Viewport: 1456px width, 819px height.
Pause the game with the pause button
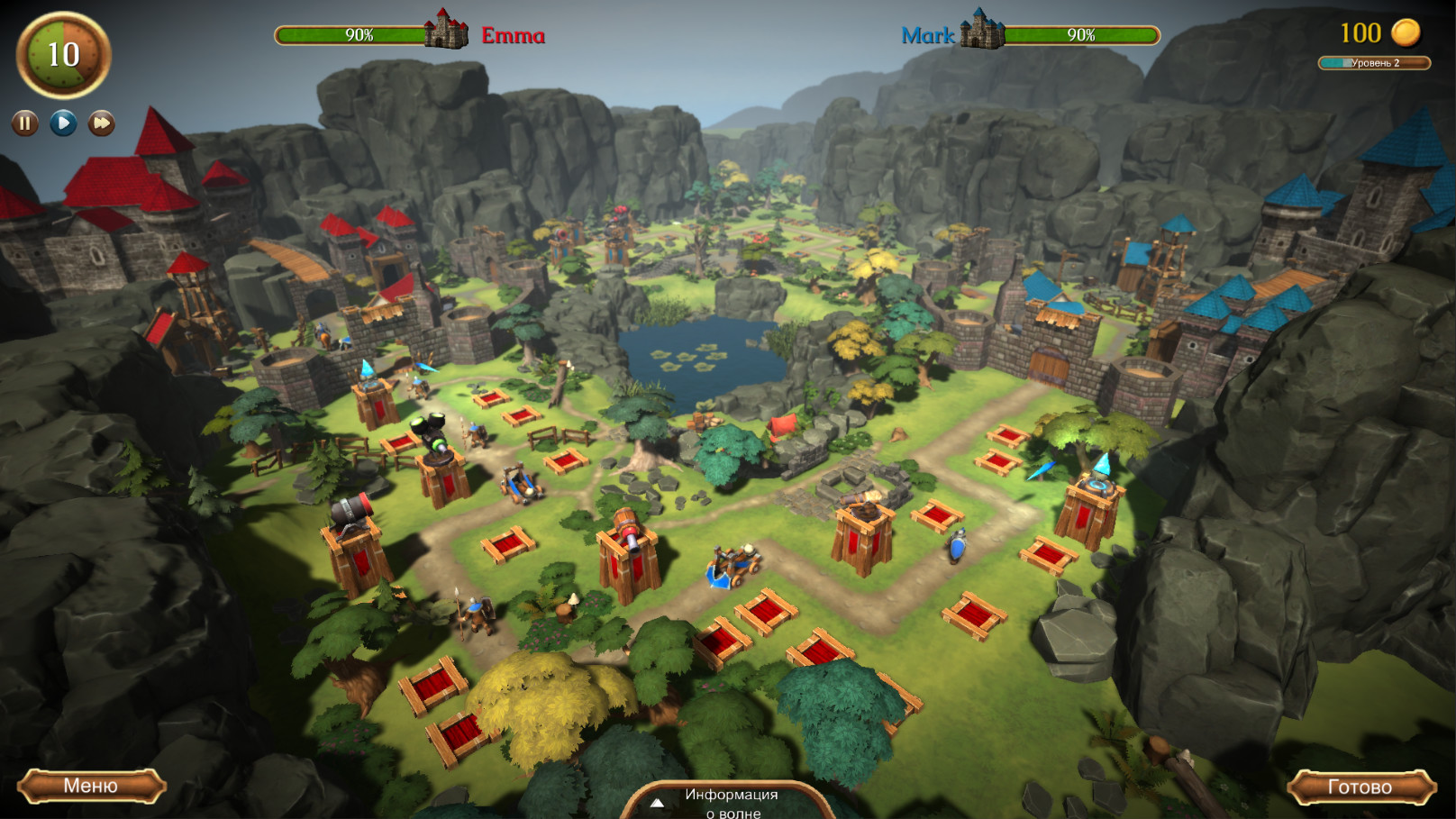click(x=23, y=124)
